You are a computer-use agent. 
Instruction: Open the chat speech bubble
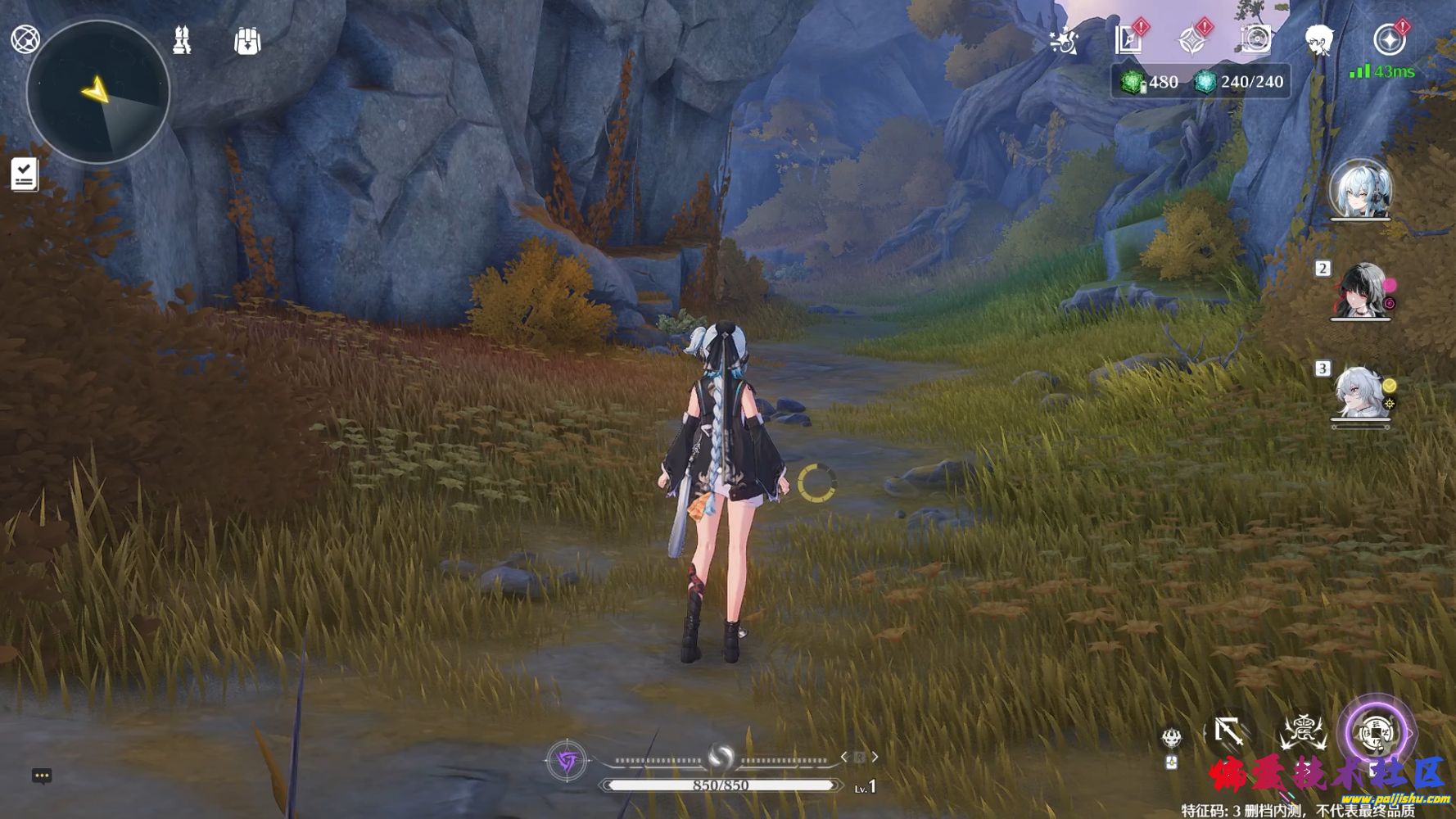point(42,776)
